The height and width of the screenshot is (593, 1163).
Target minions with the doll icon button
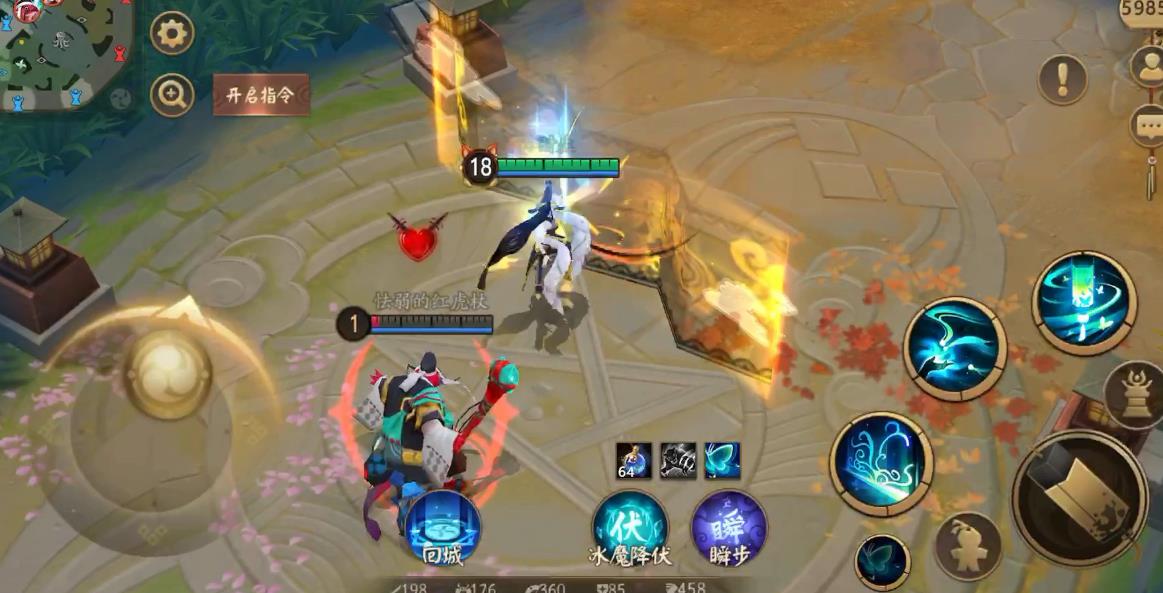point(967,546)
